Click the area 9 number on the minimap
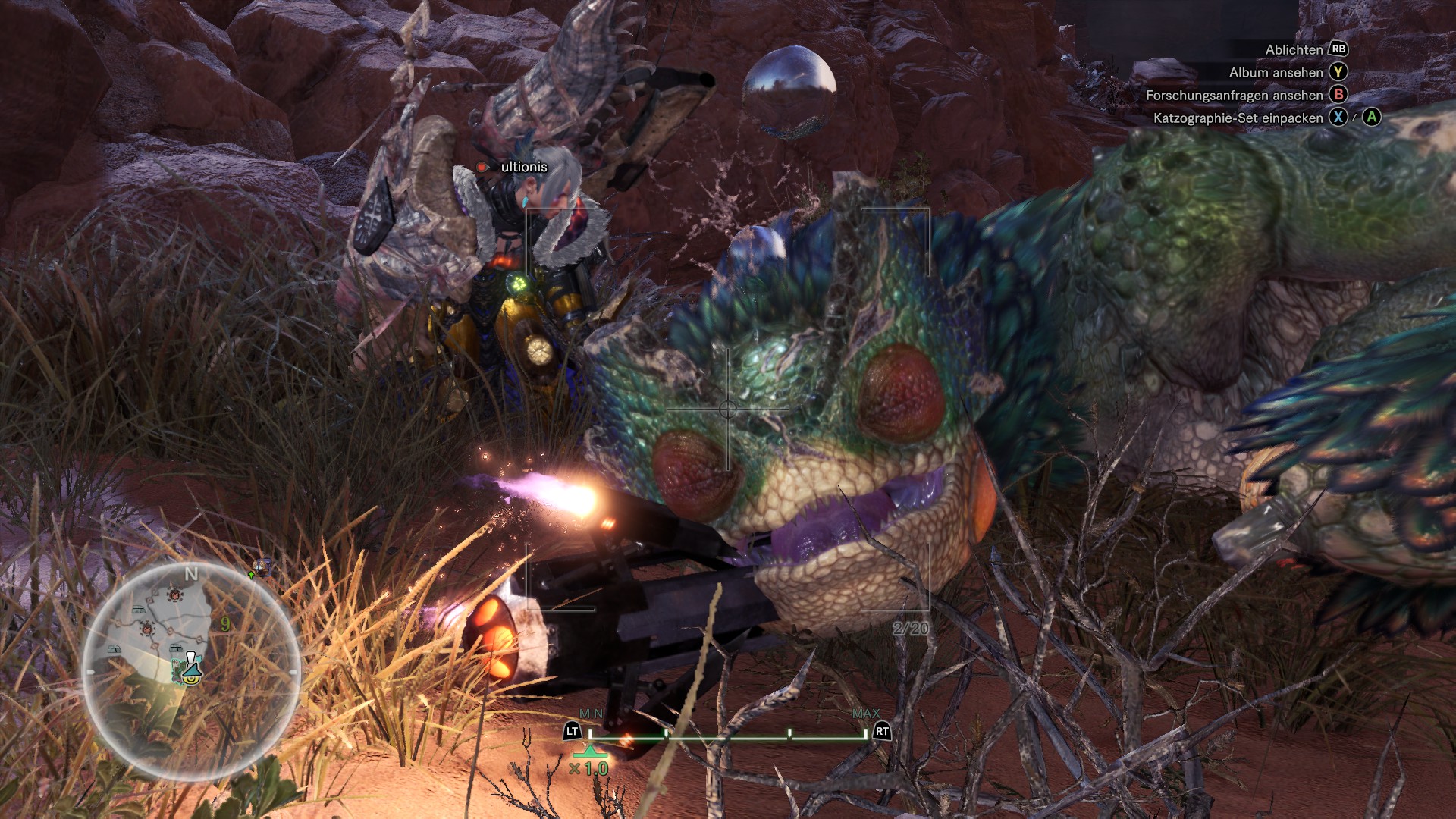This screenshot has width=1456, height=819. point(225,624)
